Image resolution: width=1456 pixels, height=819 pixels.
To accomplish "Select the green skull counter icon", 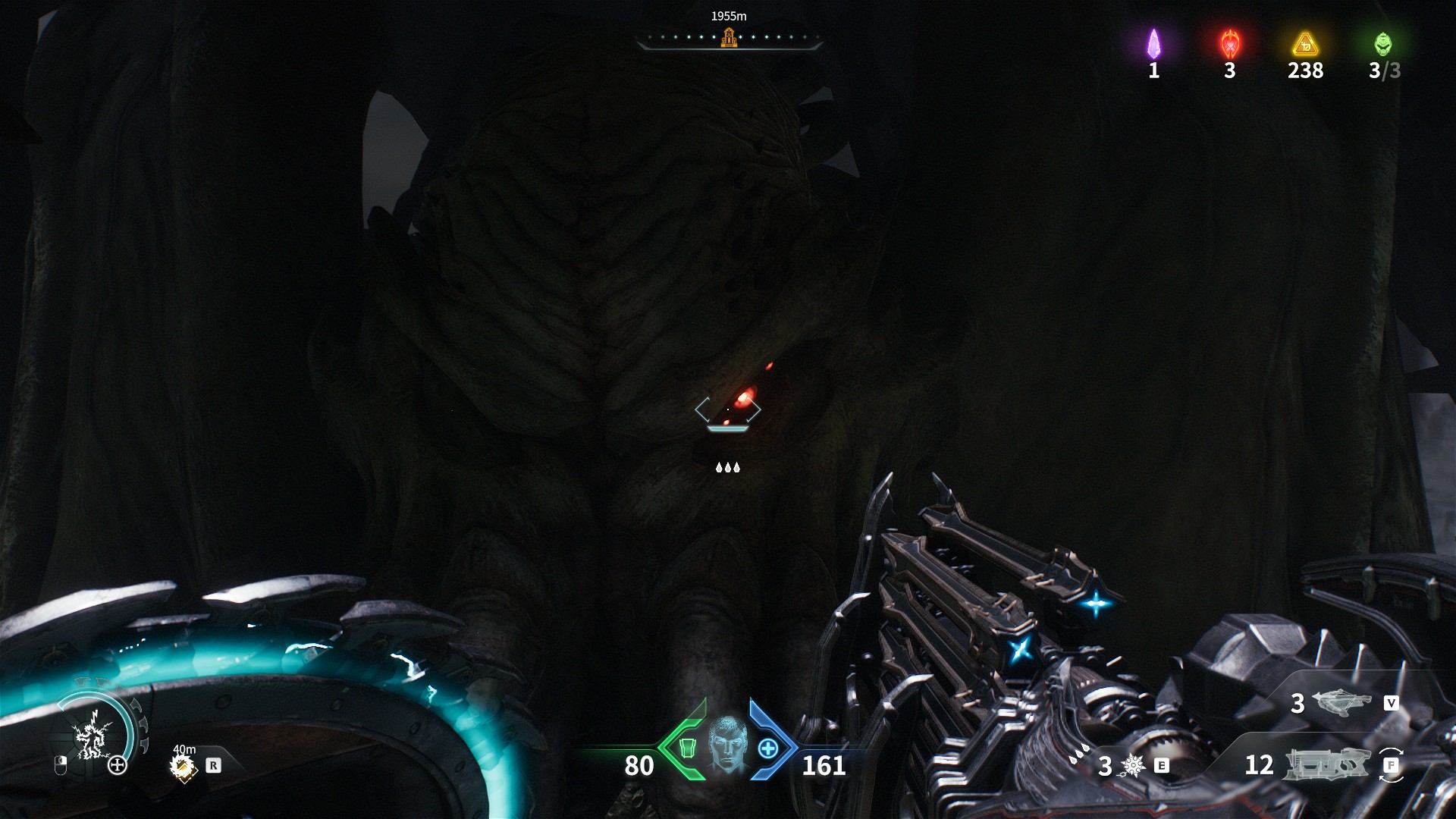I will (1383, 45).
